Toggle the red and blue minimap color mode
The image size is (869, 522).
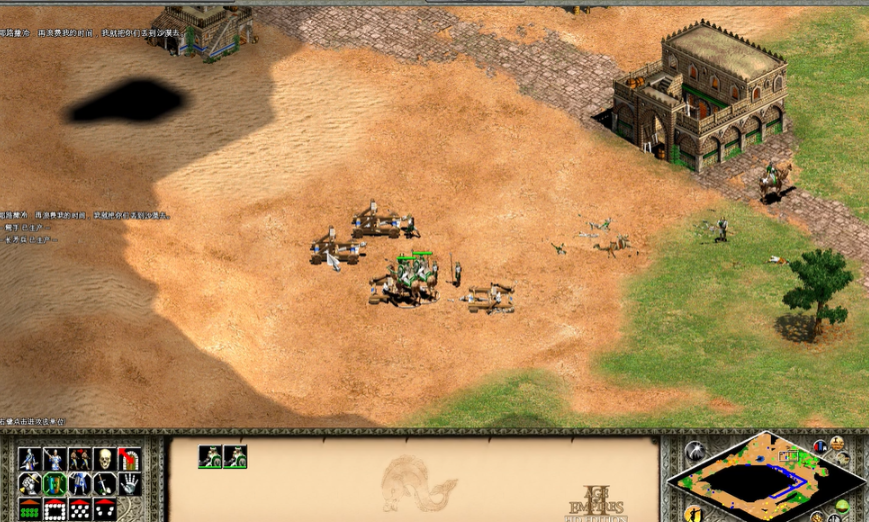(821, 447)
